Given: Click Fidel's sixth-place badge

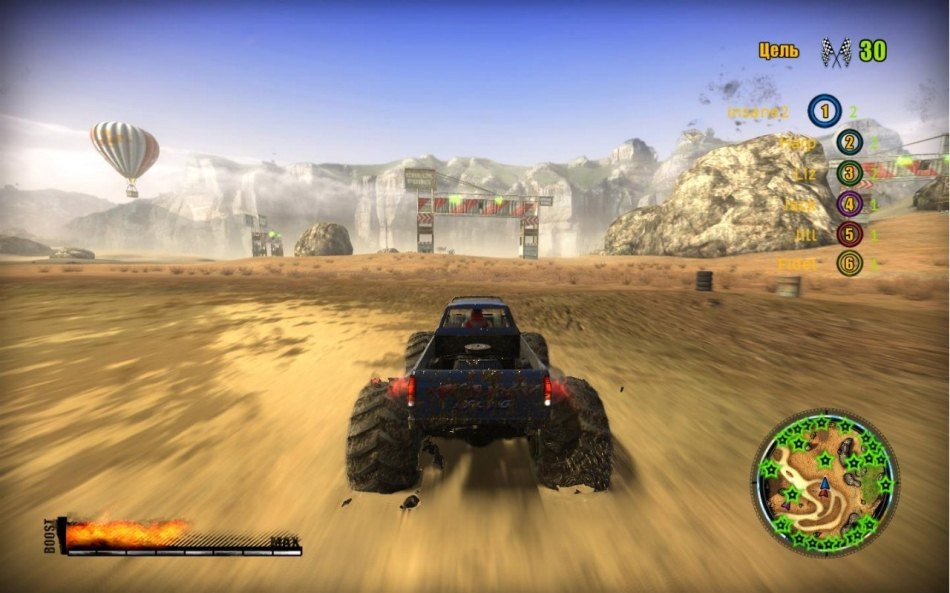Looking at the screenshot, I should 849,264.
